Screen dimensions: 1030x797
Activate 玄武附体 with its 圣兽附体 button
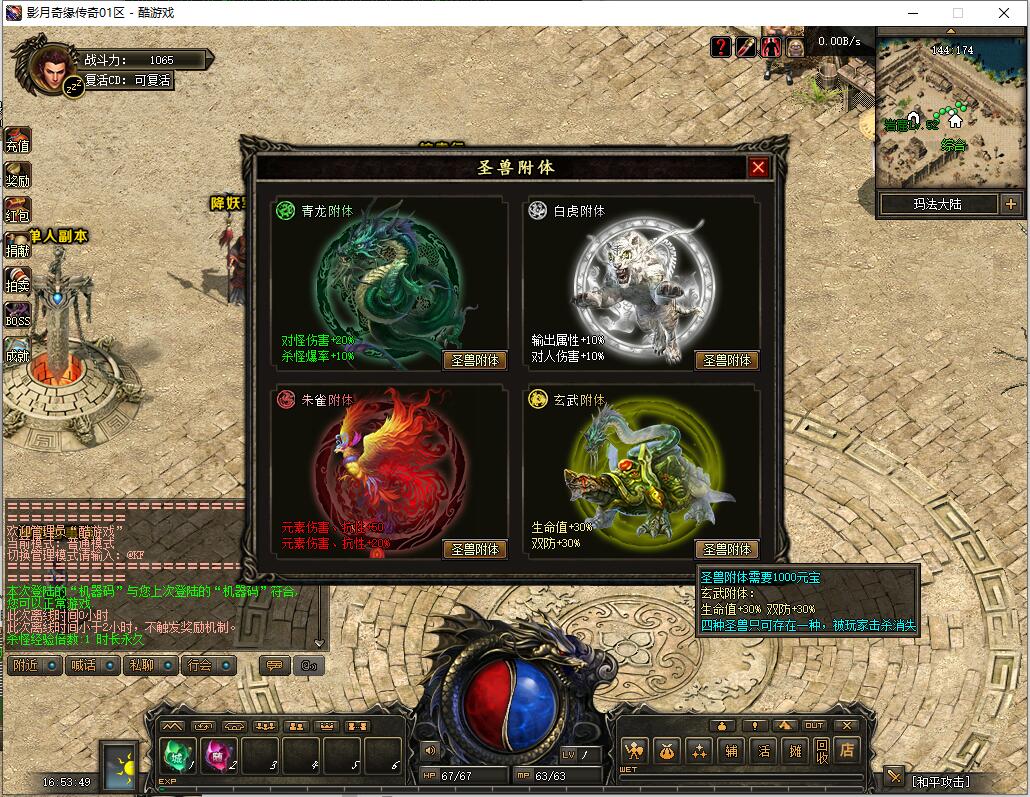click(727, 549)
